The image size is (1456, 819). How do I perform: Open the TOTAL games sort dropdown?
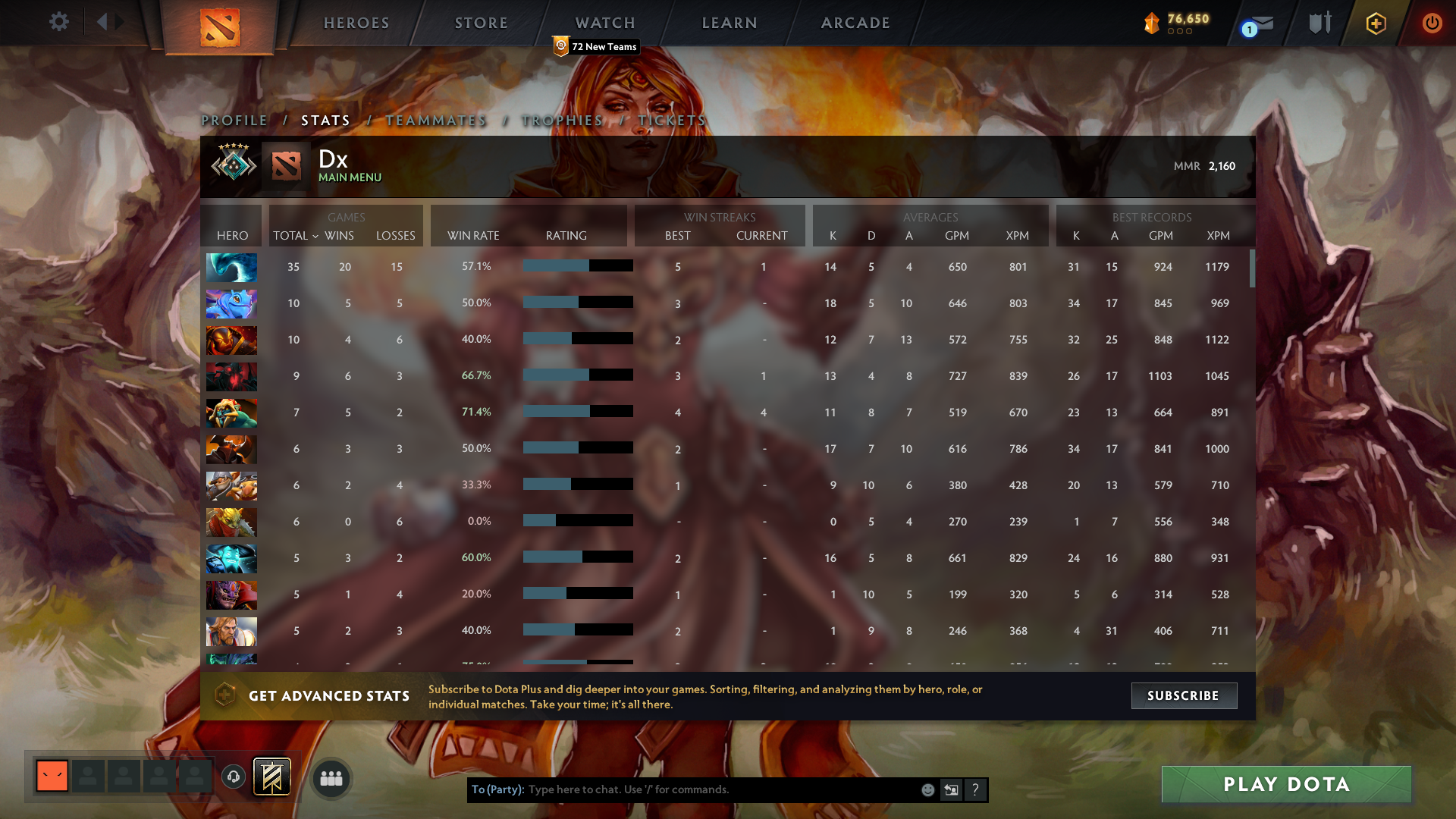click(x=295, y=236)
